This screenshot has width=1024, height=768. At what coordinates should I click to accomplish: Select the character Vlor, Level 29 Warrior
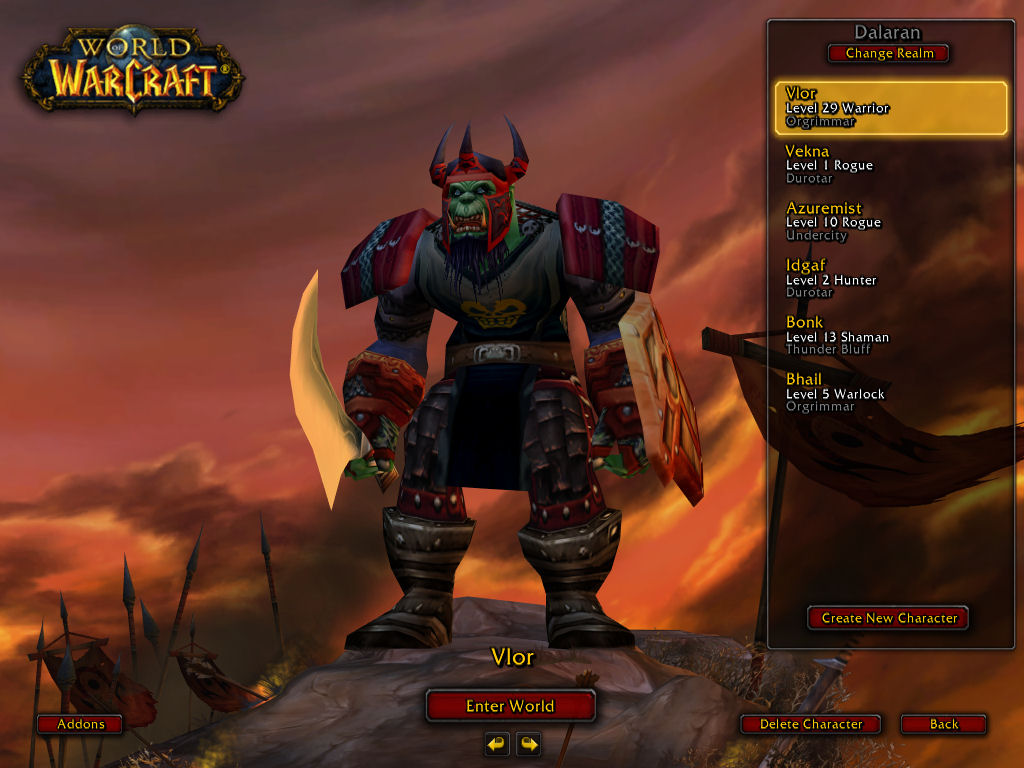[890, 108]
